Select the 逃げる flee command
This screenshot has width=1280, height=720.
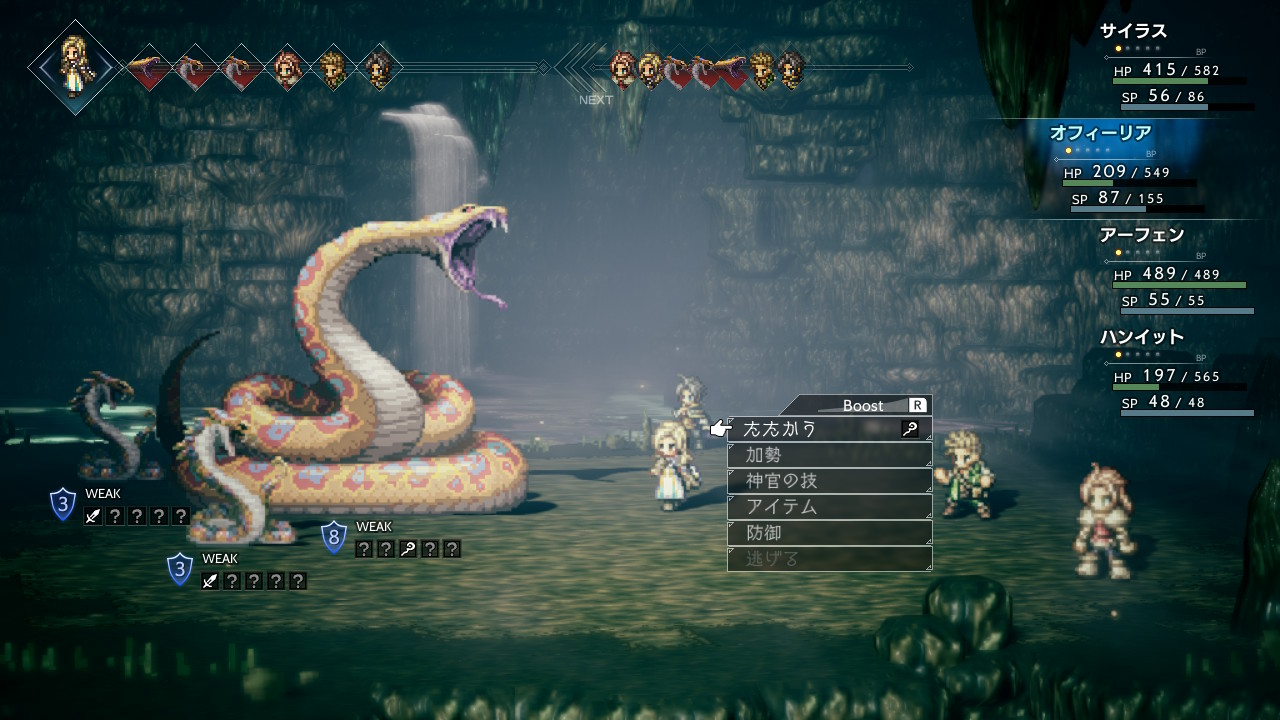click(829, 559)
